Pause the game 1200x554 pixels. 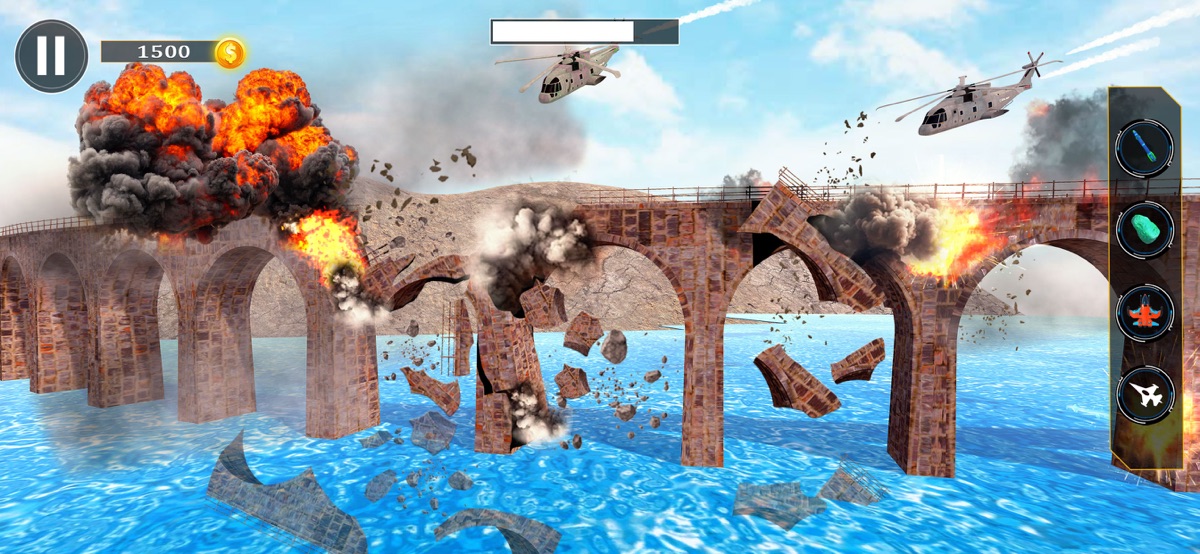point(51,56)
